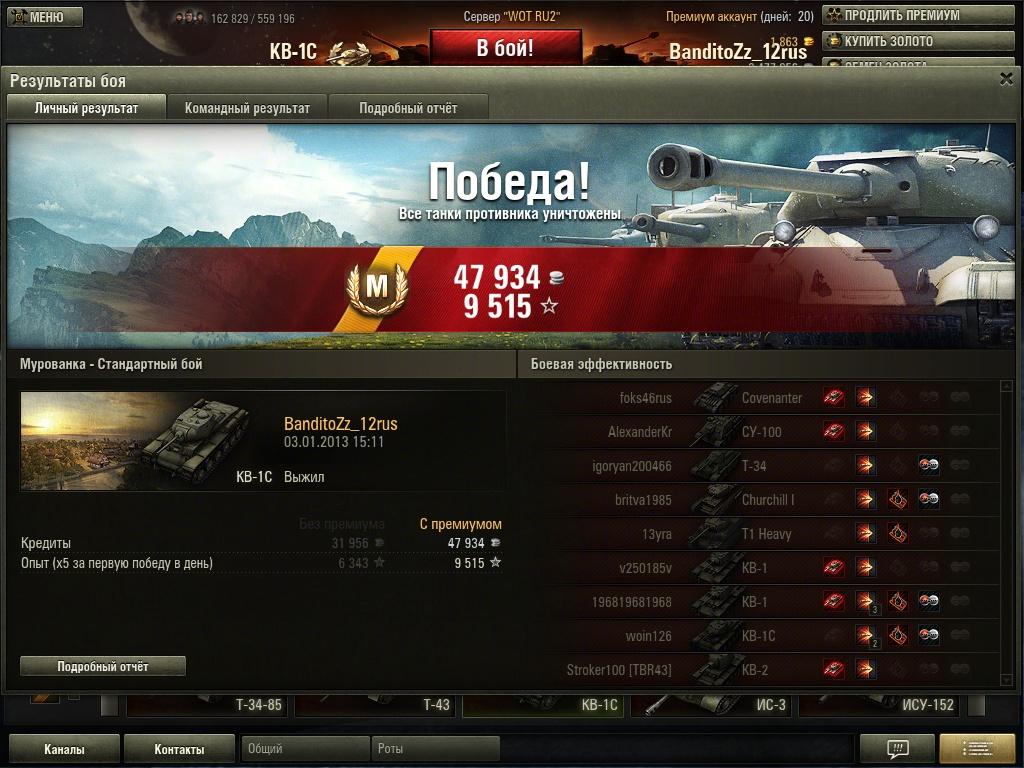
Task: Select the ИСУ-152 tank in carousel
Action: tap(880, 705)
